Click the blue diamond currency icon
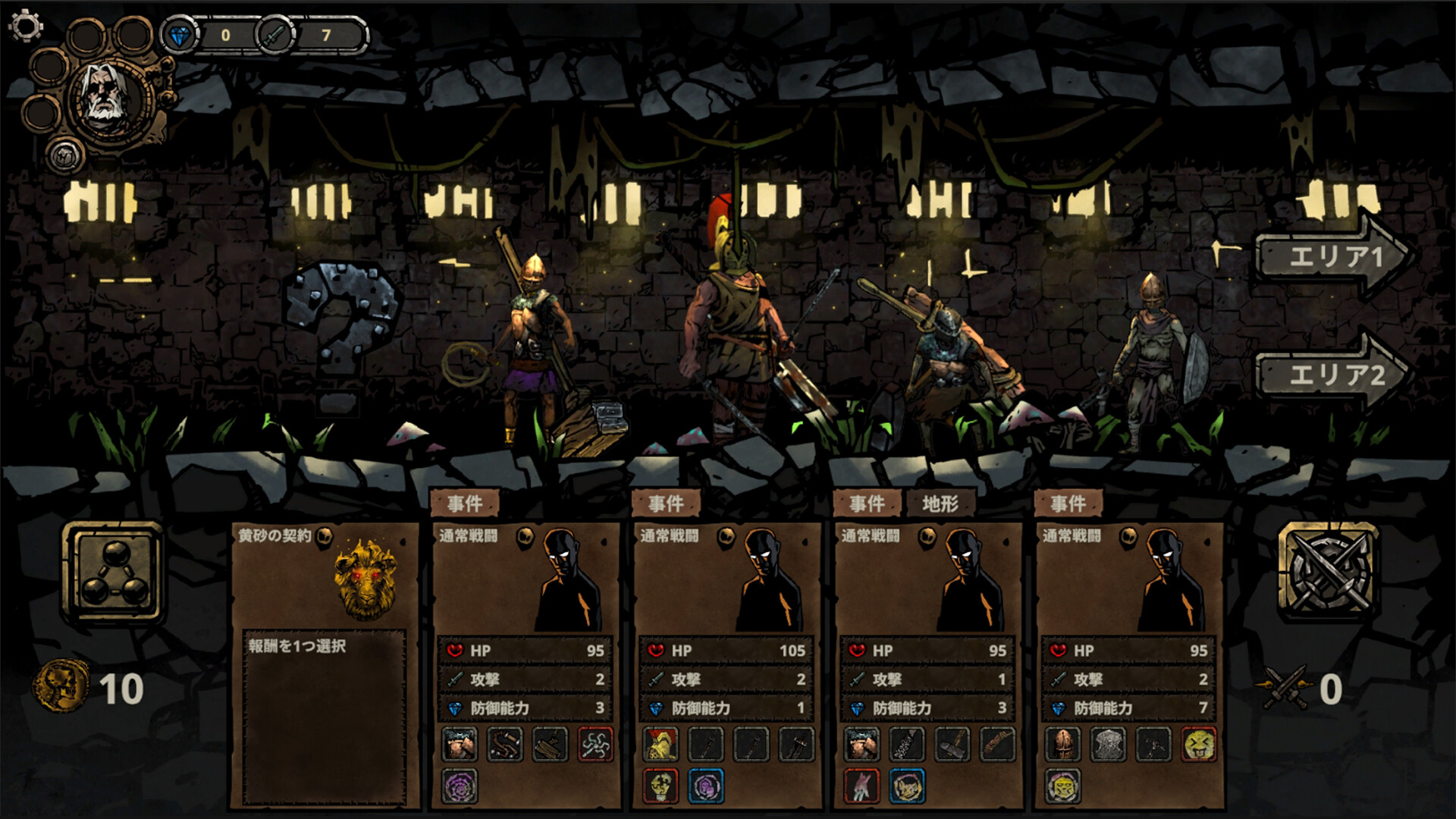Screen dimensions: 1456x819 [180, 35]
